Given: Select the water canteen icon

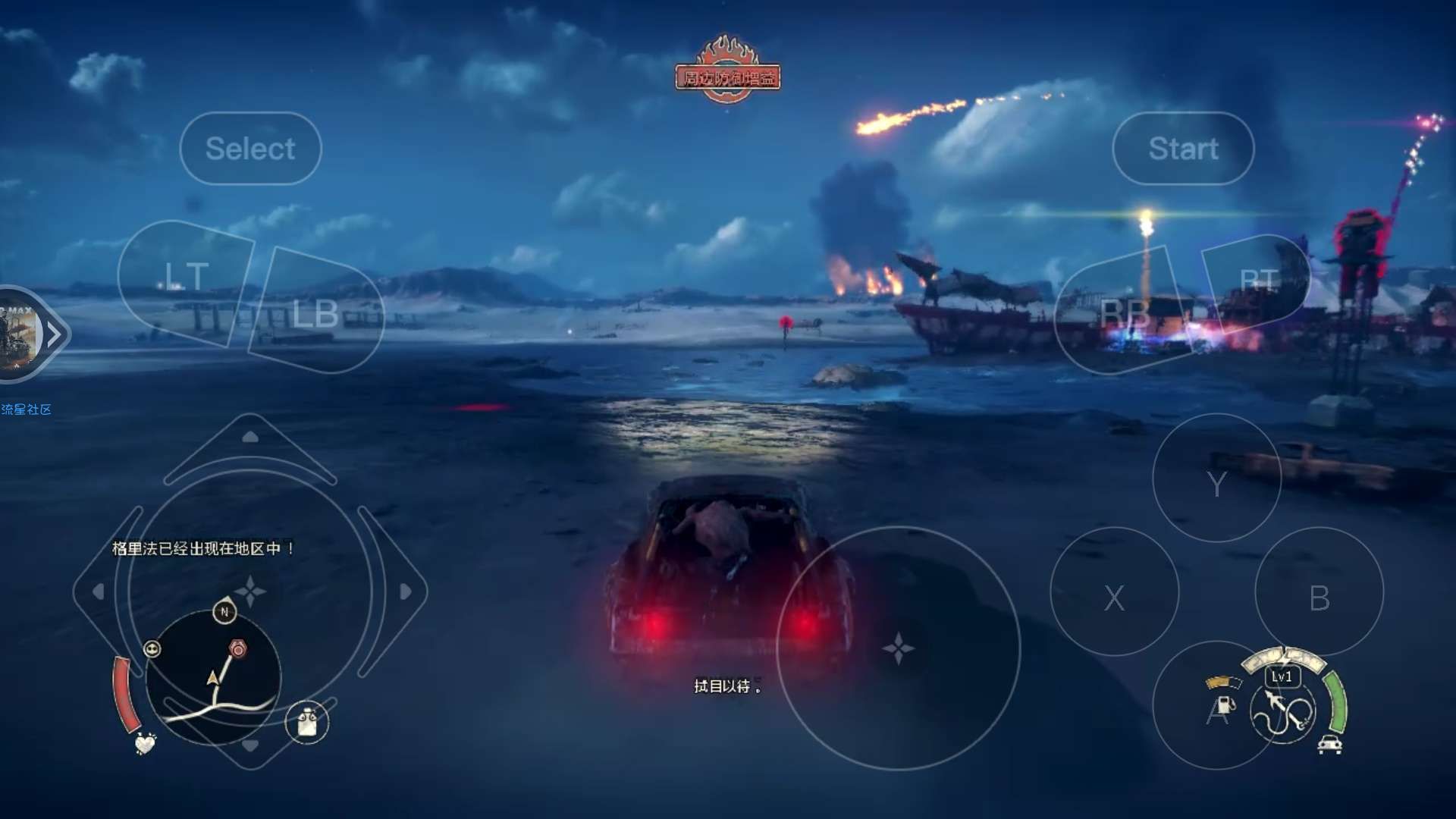Looking at the screenshot, I should click(x=307, y=722).
